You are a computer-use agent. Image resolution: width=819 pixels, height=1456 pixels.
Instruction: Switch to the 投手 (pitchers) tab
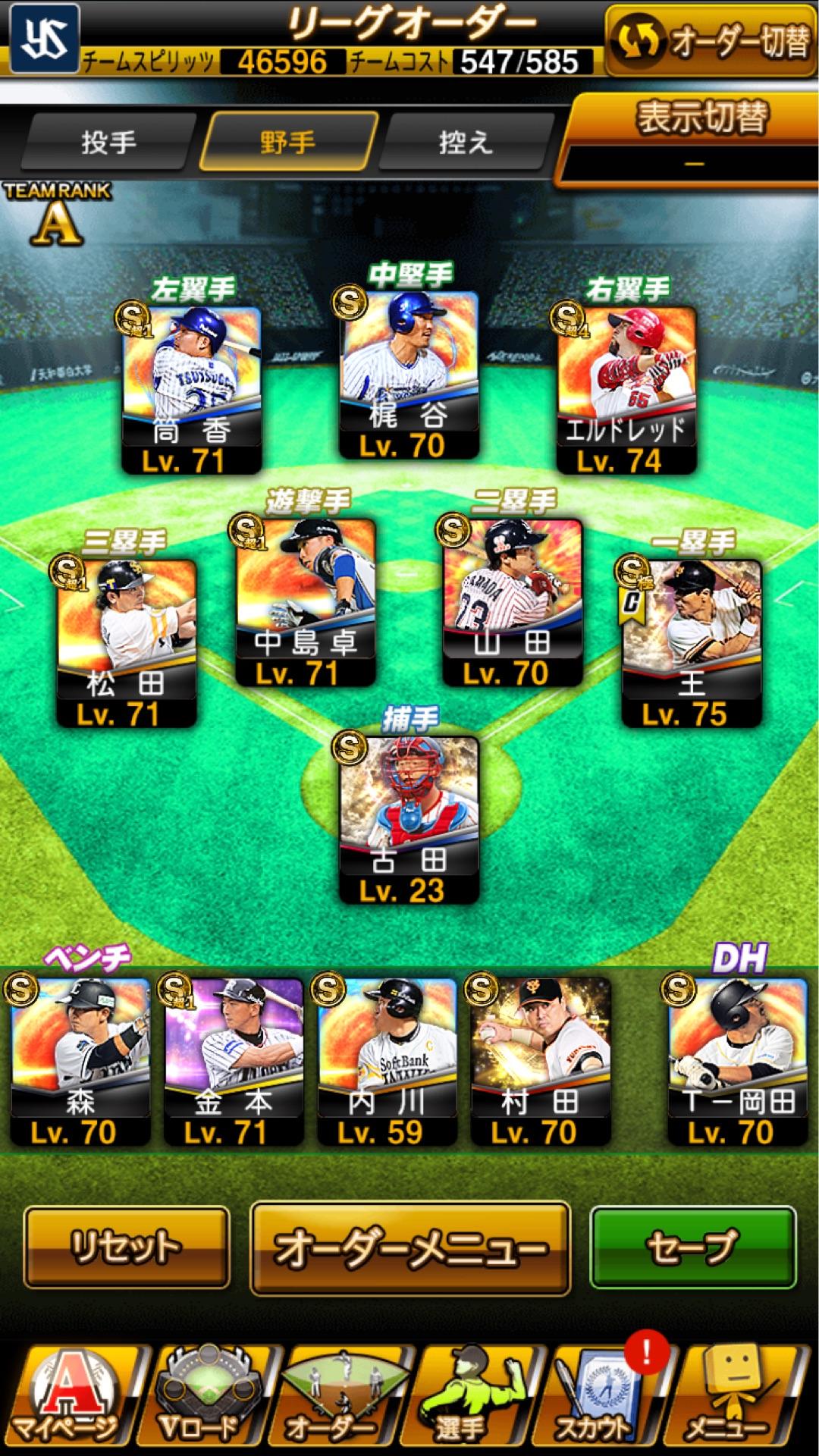[x=108, y=142]
